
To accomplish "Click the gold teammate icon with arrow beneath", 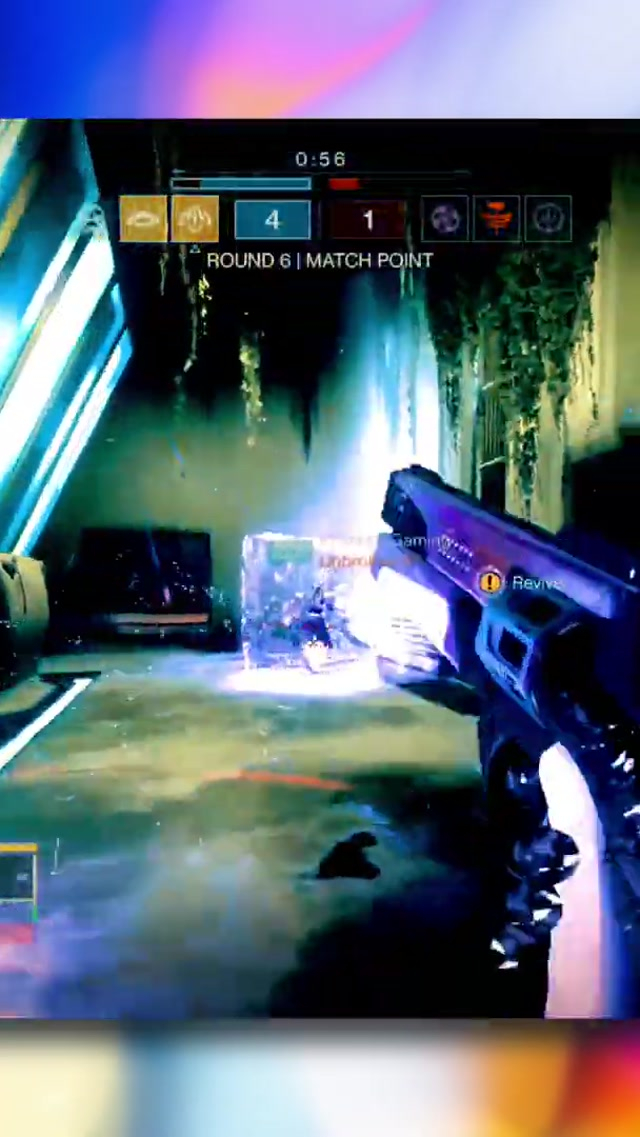I will pos(195,219).
